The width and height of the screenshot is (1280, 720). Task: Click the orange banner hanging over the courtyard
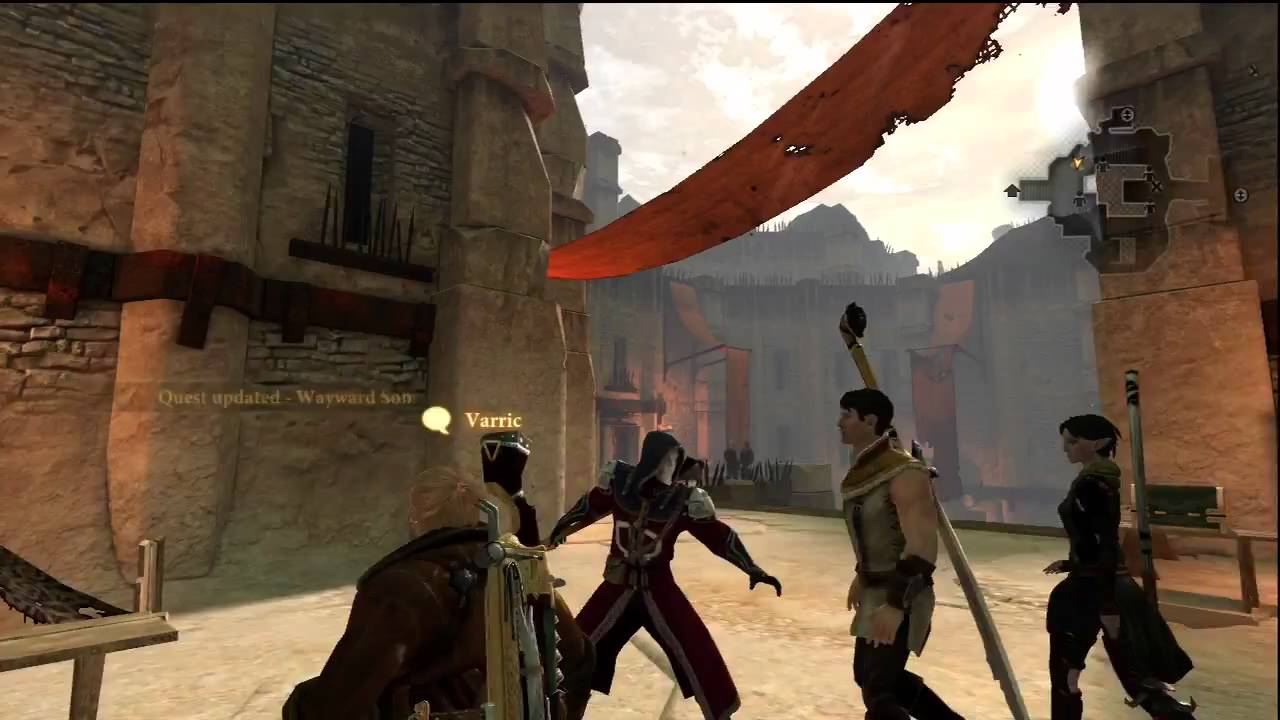tap(800, 130)
